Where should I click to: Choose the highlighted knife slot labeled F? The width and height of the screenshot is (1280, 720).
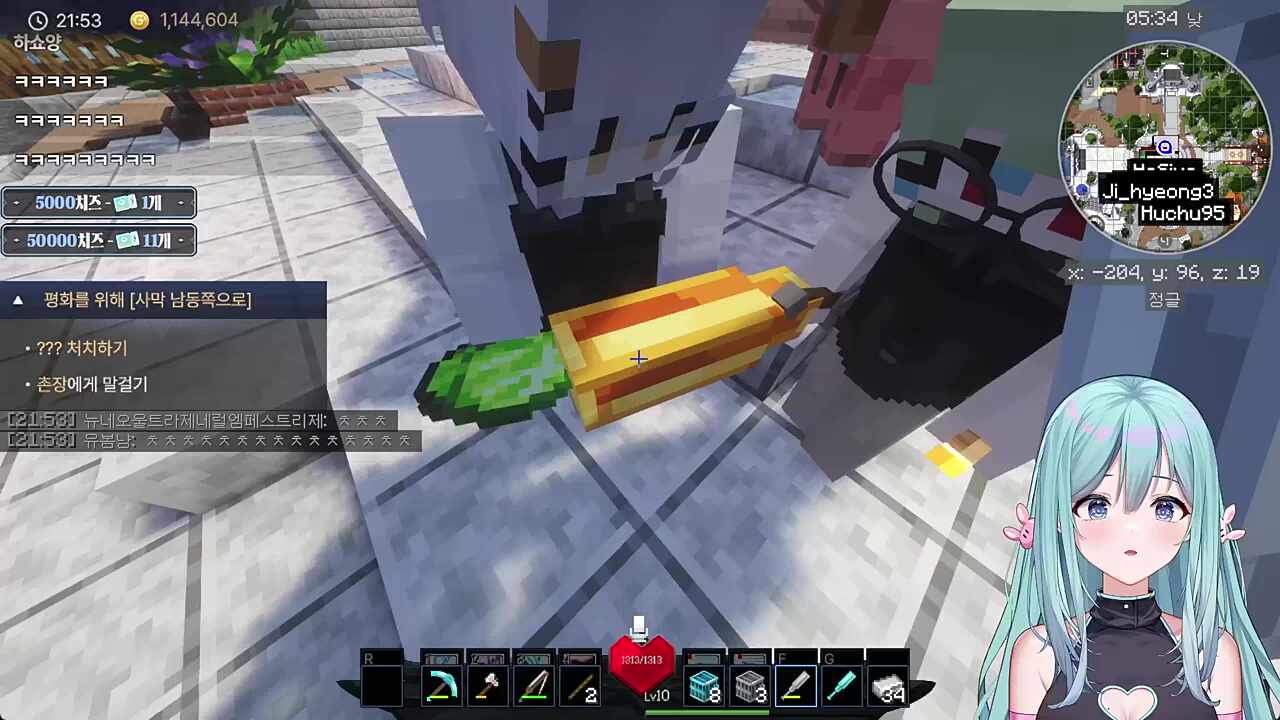(796, 687)
